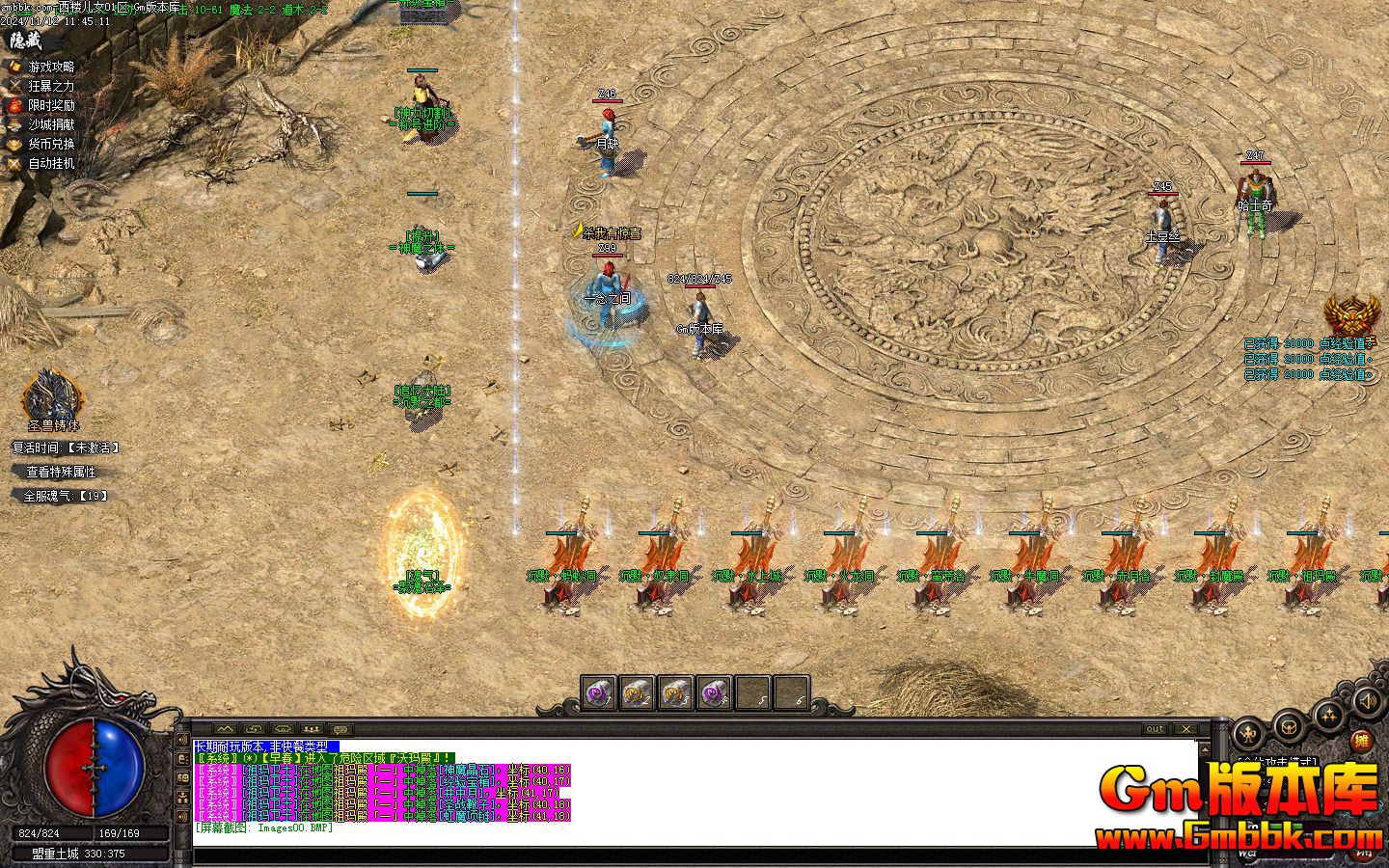1389x868 pixels.
Task: Click 查看特殊属性 button
Action: (x=61, y=472)
